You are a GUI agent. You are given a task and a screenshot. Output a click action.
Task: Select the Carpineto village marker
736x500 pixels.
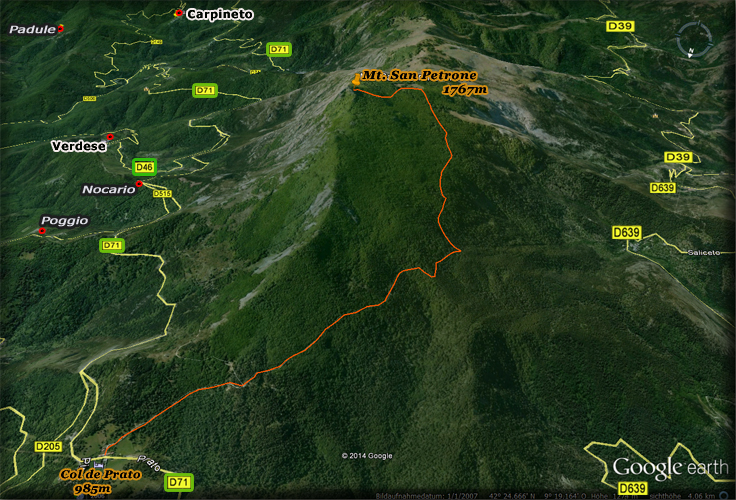tap(178, 13)
